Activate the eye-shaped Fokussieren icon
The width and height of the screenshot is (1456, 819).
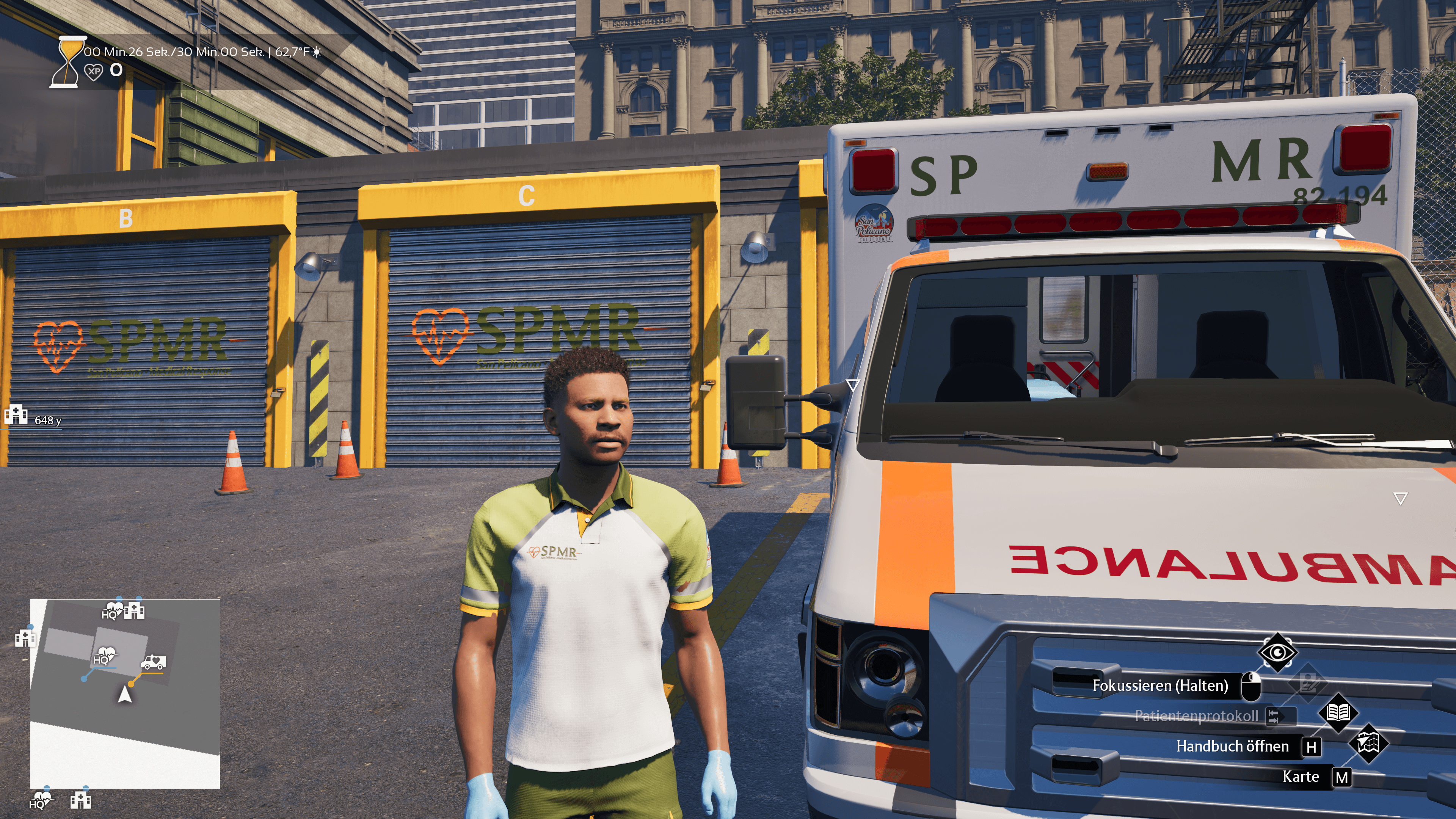pos(1277,653)
